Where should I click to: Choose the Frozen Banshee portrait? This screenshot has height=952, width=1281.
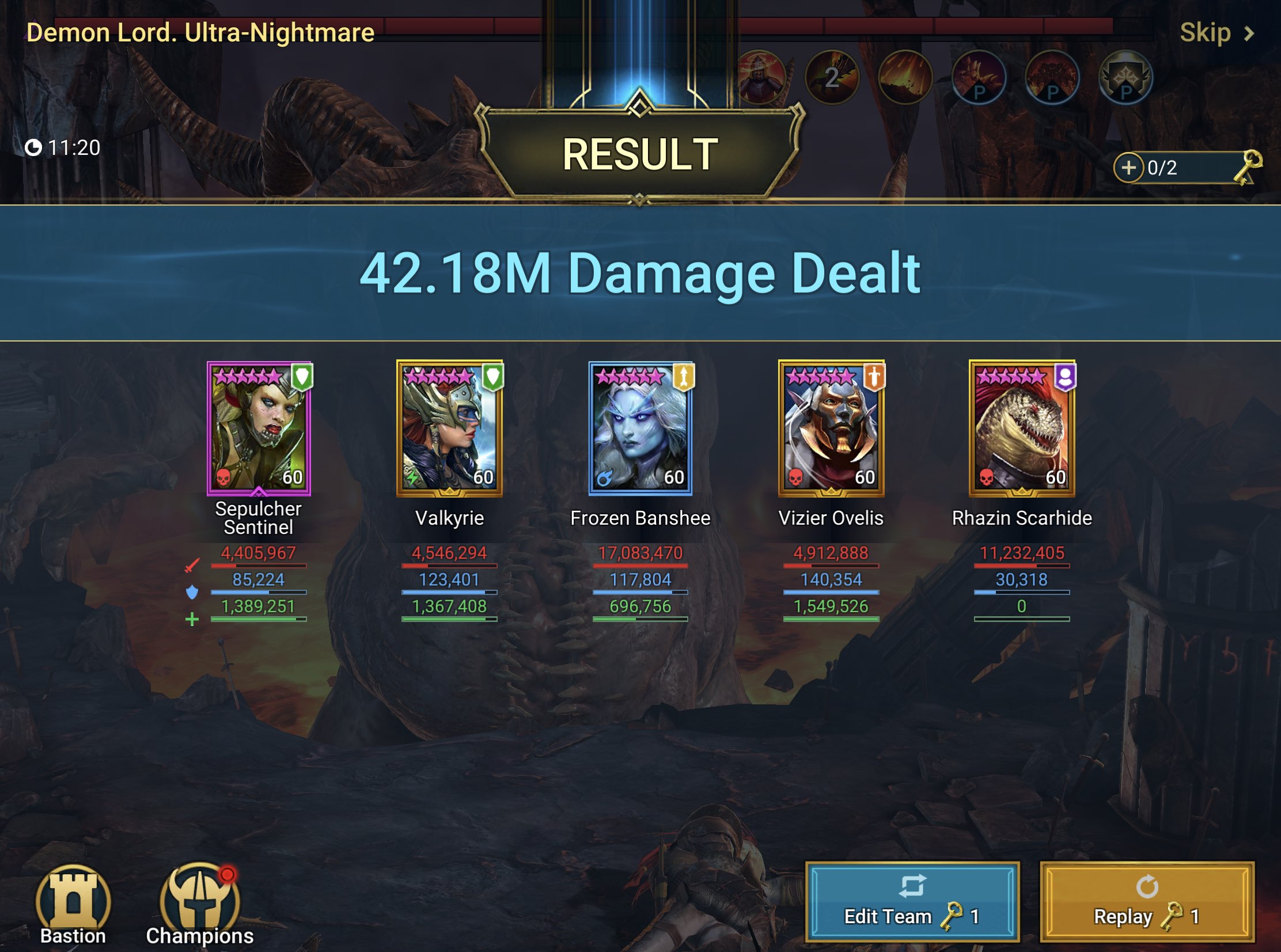pyautogui.click(x=640, y=428)
